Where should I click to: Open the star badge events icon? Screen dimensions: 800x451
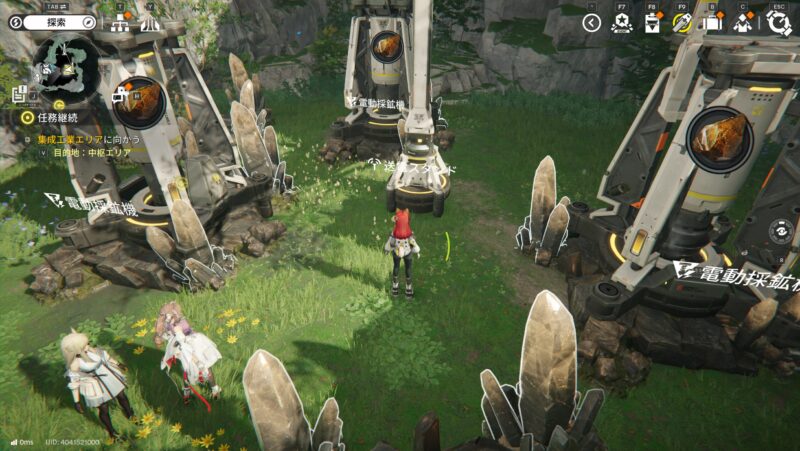[621, 24]
